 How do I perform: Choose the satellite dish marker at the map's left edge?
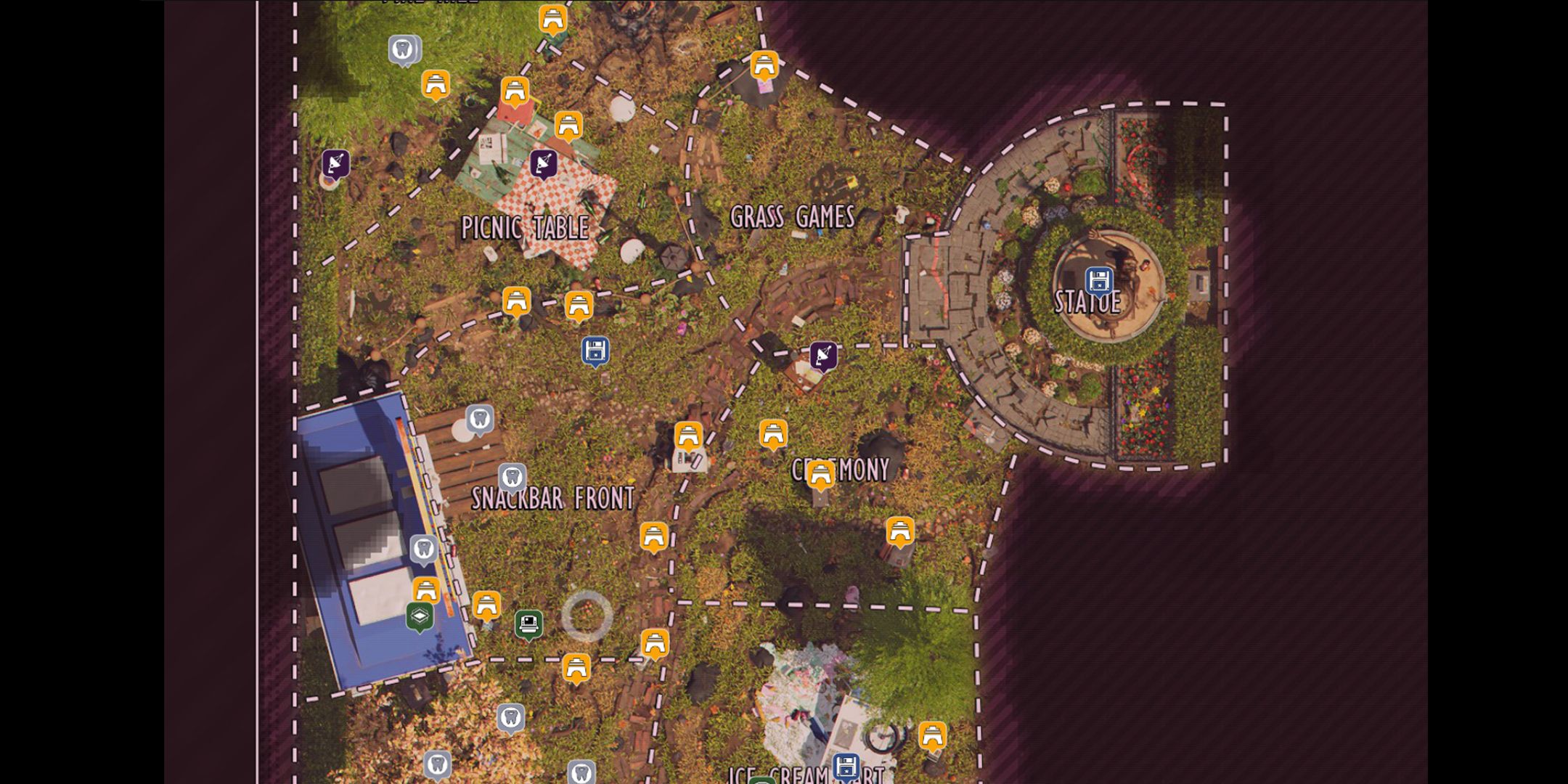[x=335, y=164]
